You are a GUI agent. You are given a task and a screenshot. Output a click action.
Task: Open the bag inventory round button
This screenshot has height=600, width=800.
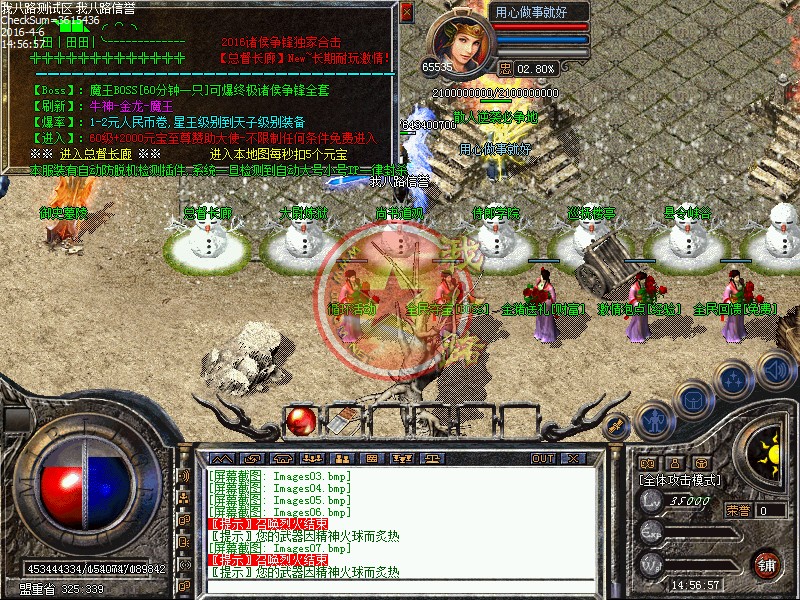pos(692,400)
